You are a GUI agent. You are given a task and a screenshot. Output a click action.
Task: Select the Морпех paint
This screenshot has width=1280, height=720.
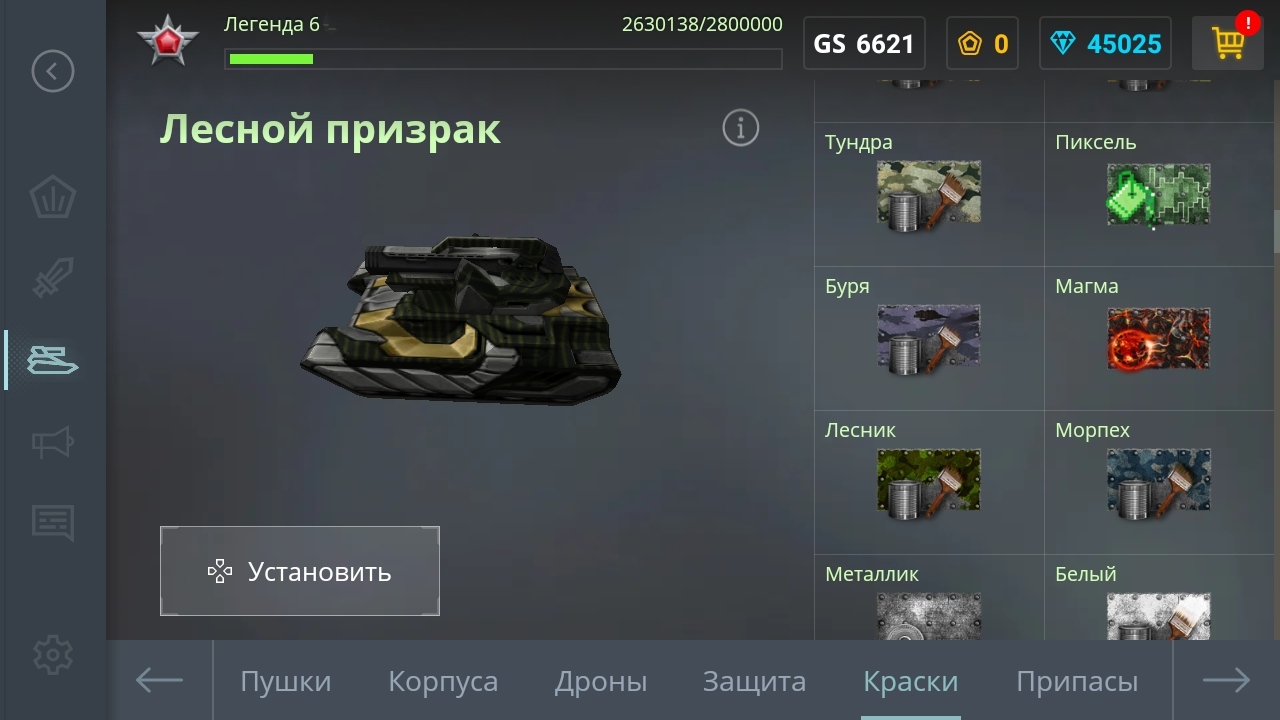[1159, 482]
